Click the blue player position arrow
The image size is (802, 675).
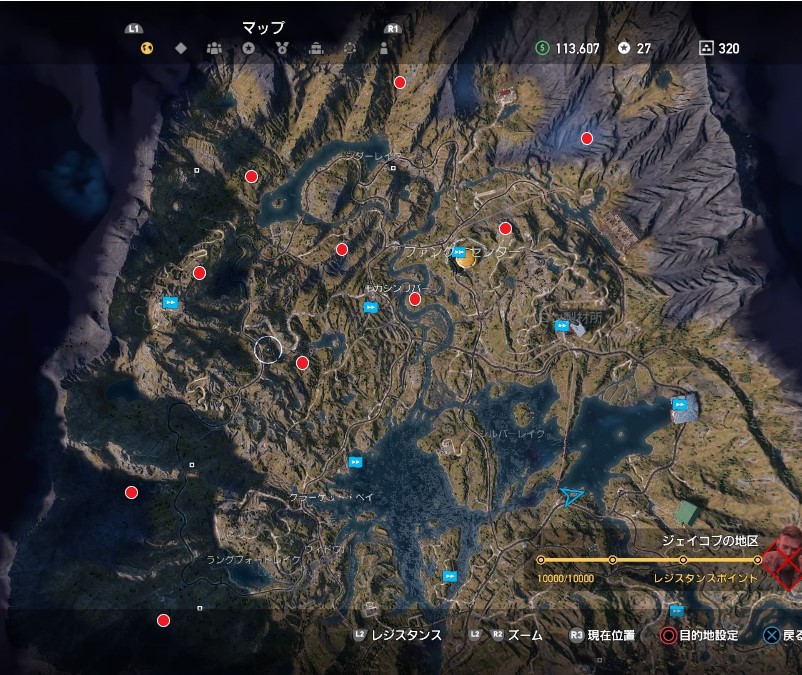571,495
